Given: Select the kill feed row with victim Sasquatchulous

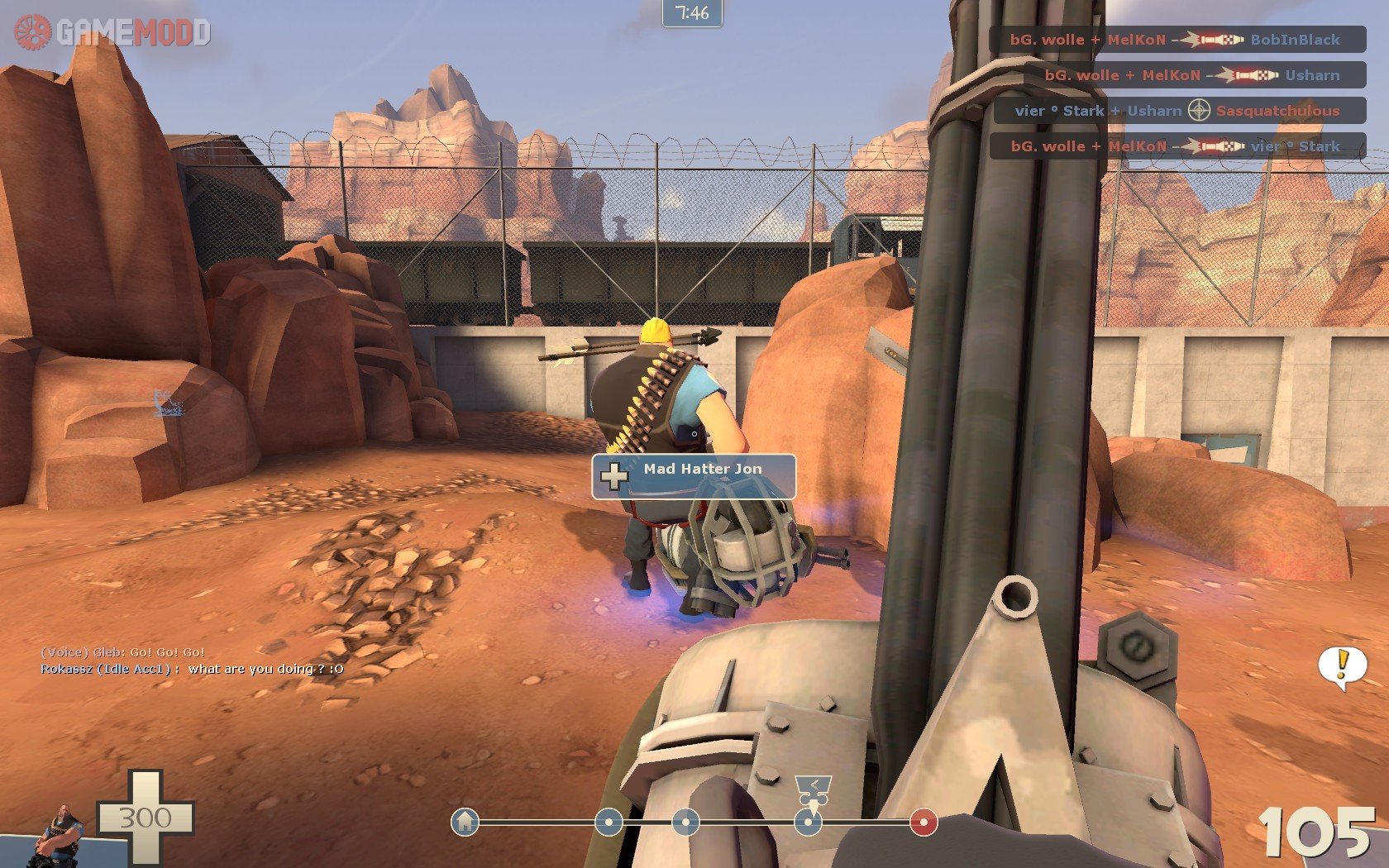Looking at the screenshot, I should click(1178, 111).
